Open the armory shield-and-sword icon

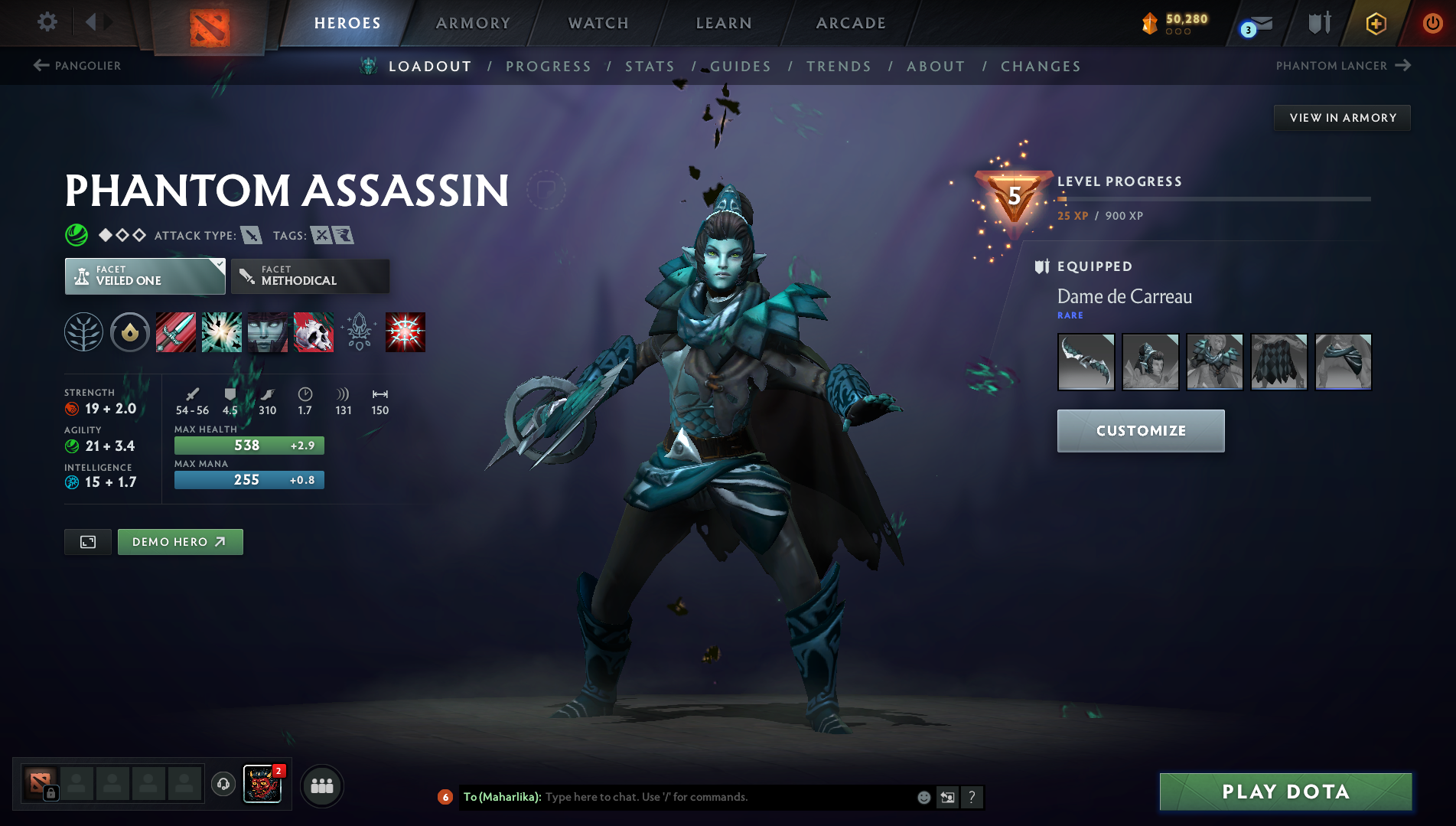pyautogui.click(x=1318, y=23)
